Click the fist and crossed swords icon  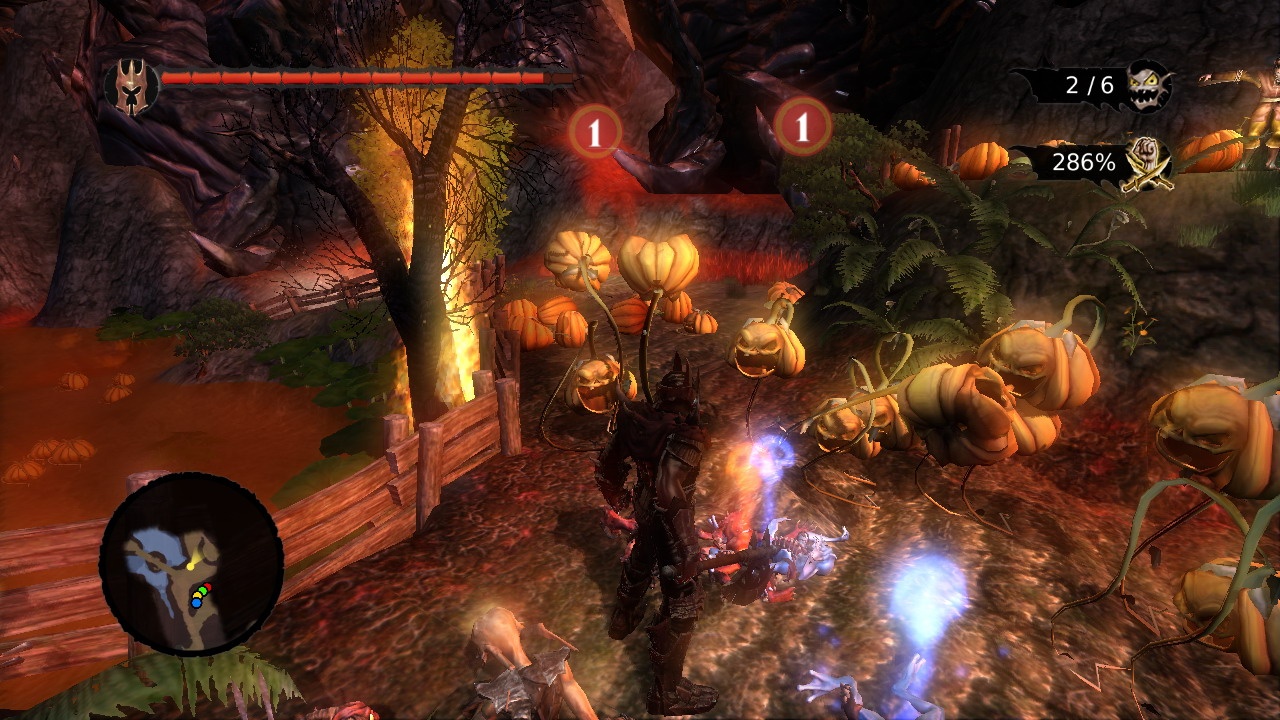[1148, 163]
